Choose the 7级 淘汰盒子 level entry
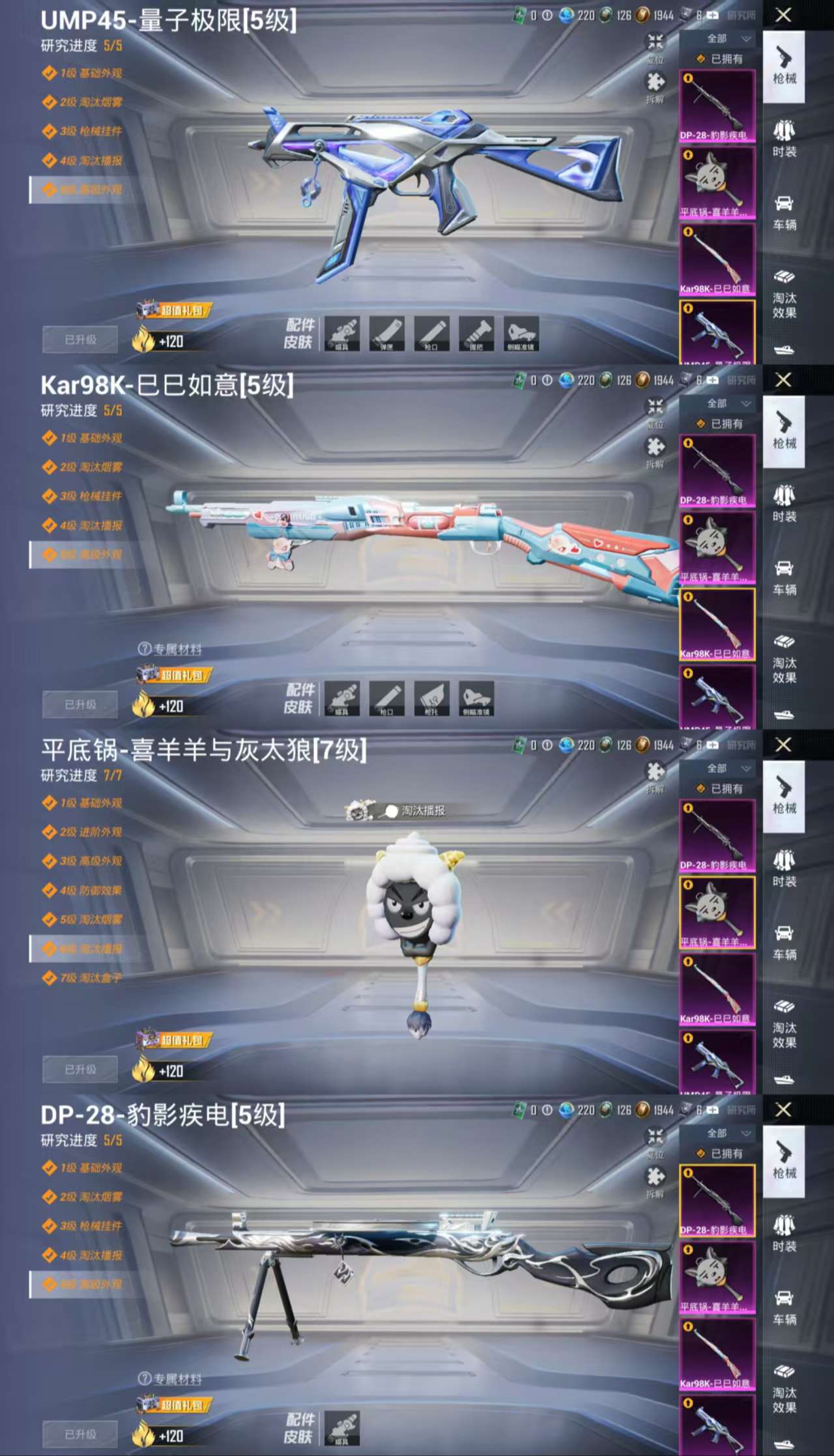 click(90, 978)
